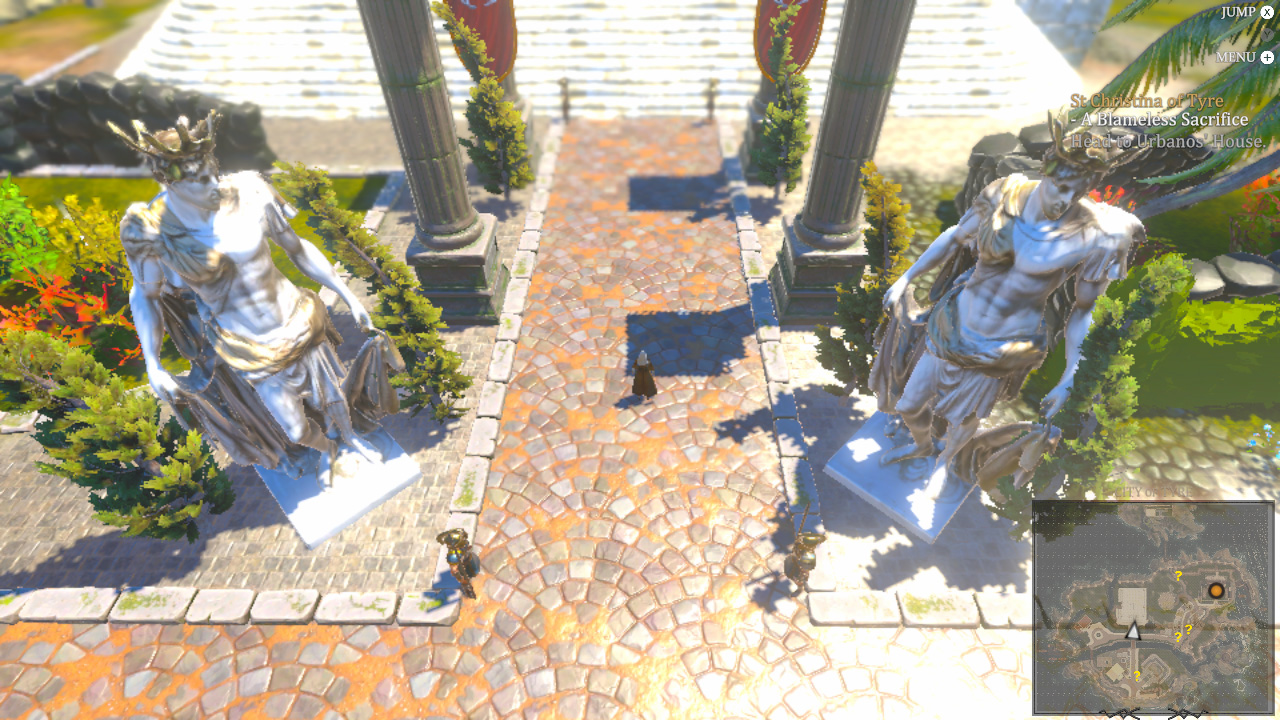Click the orange circle marker on the minimap

(1216, 591)
